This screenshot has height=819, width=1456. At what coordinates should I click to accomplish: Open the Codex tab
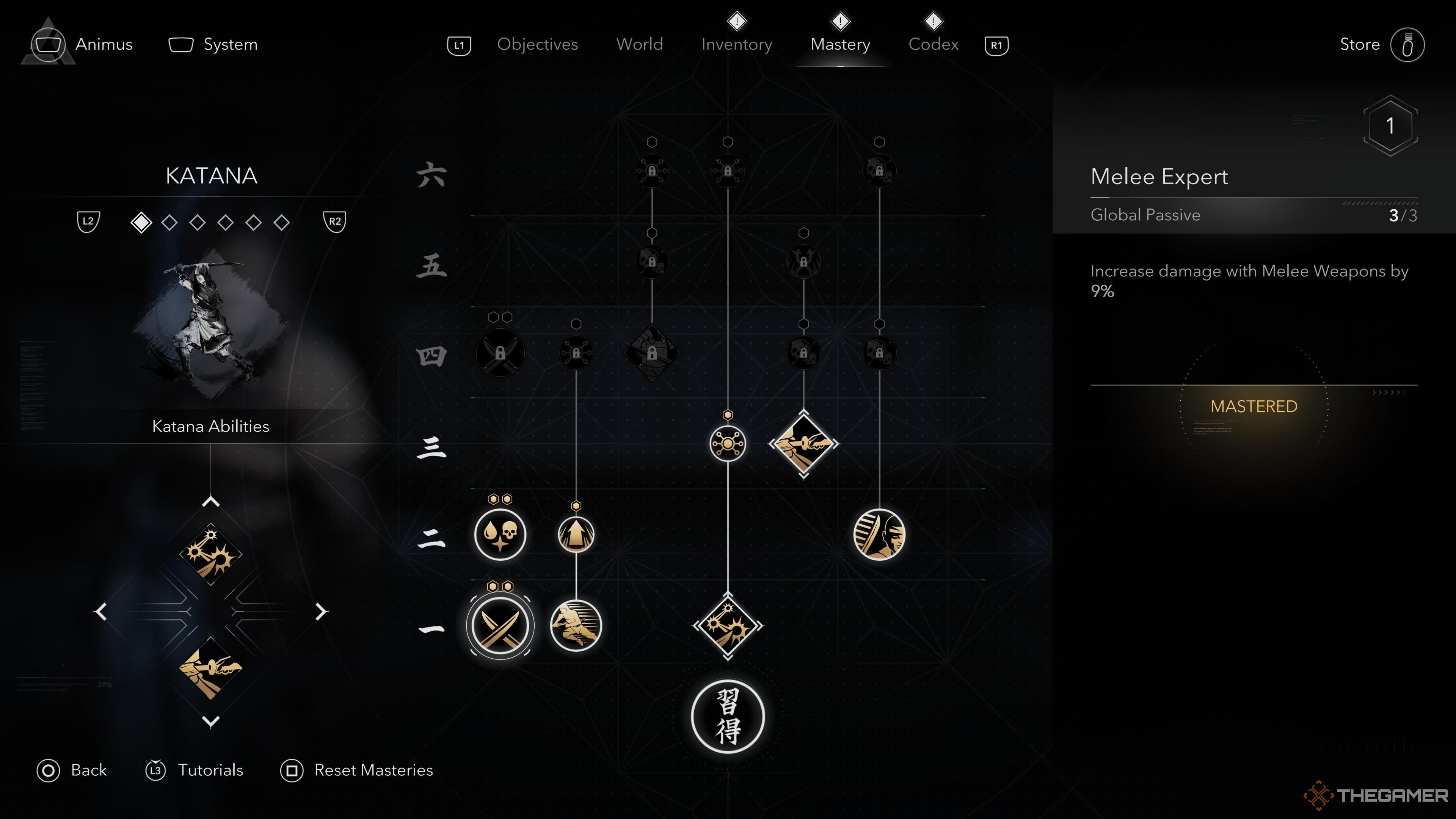pos(933,45)
